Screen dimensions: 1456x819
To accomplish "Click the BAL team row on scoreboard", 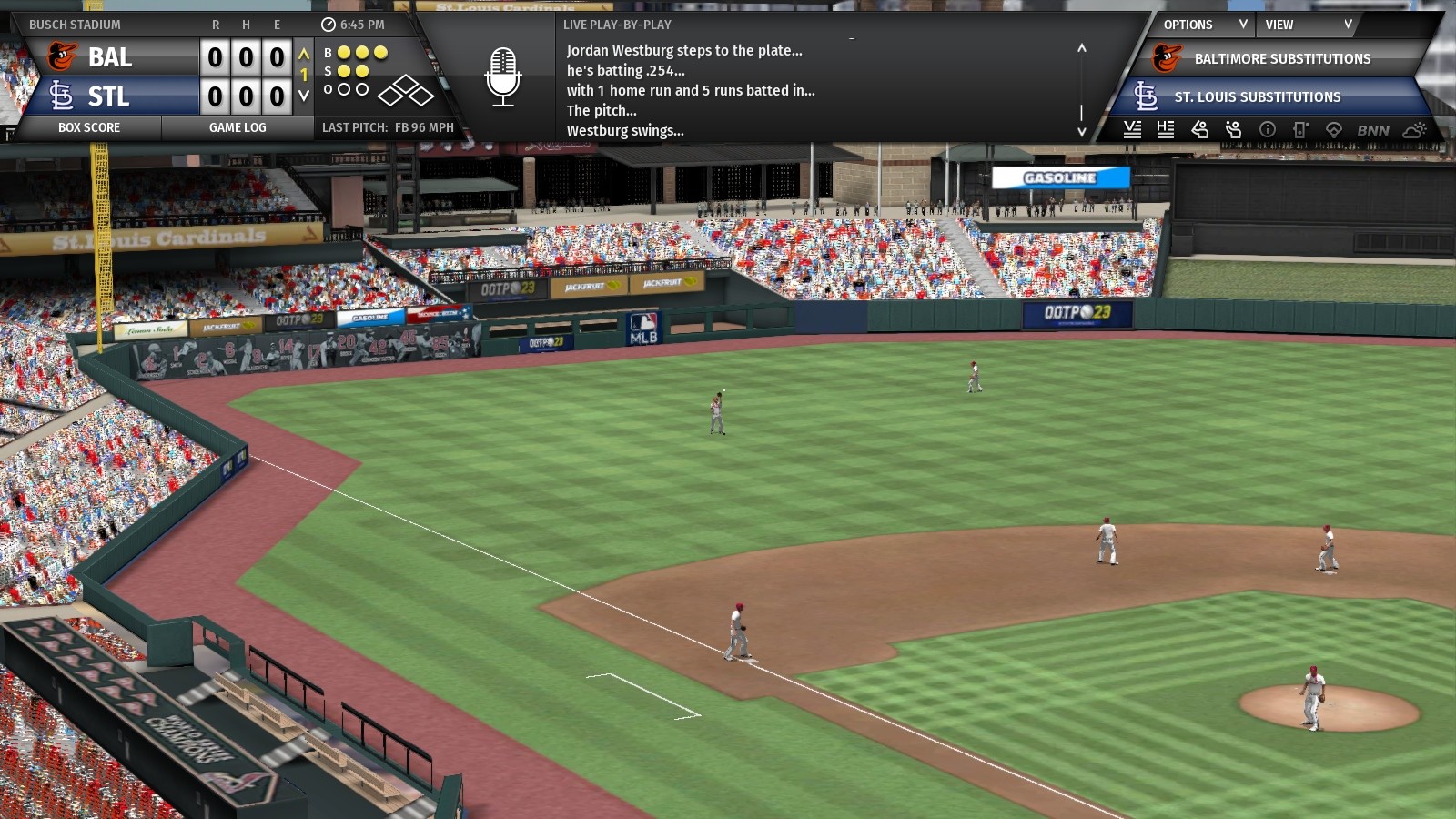I will [x=109, y=57].
